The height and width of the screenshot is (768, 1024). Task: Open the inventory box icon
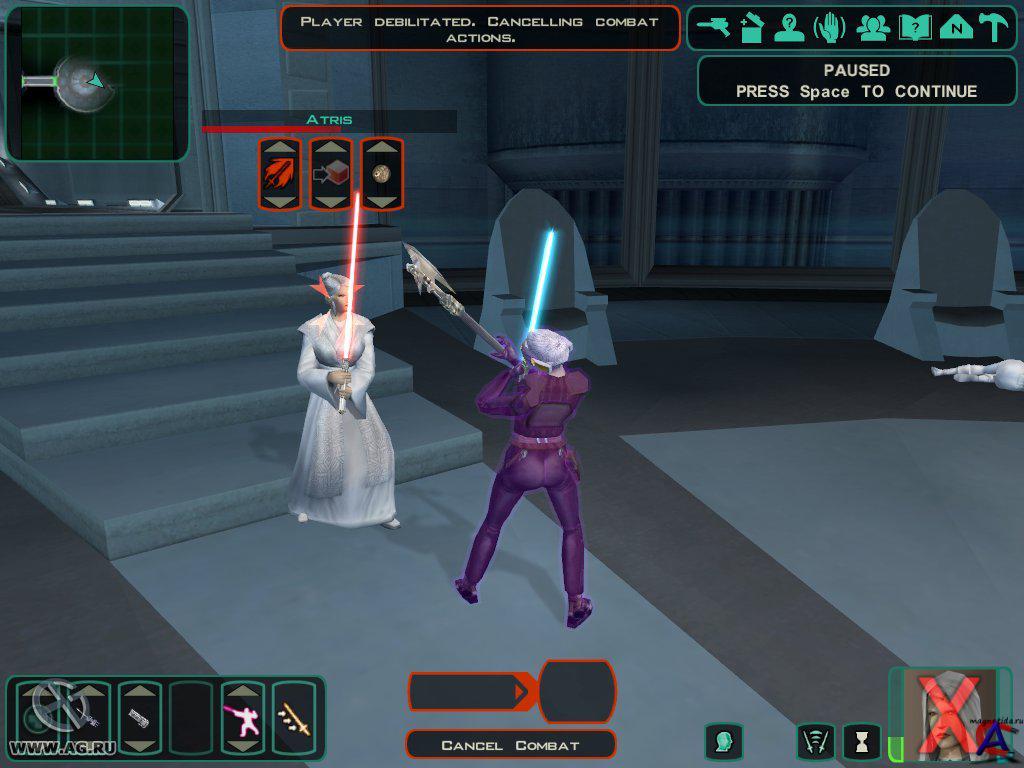(752, 28)
